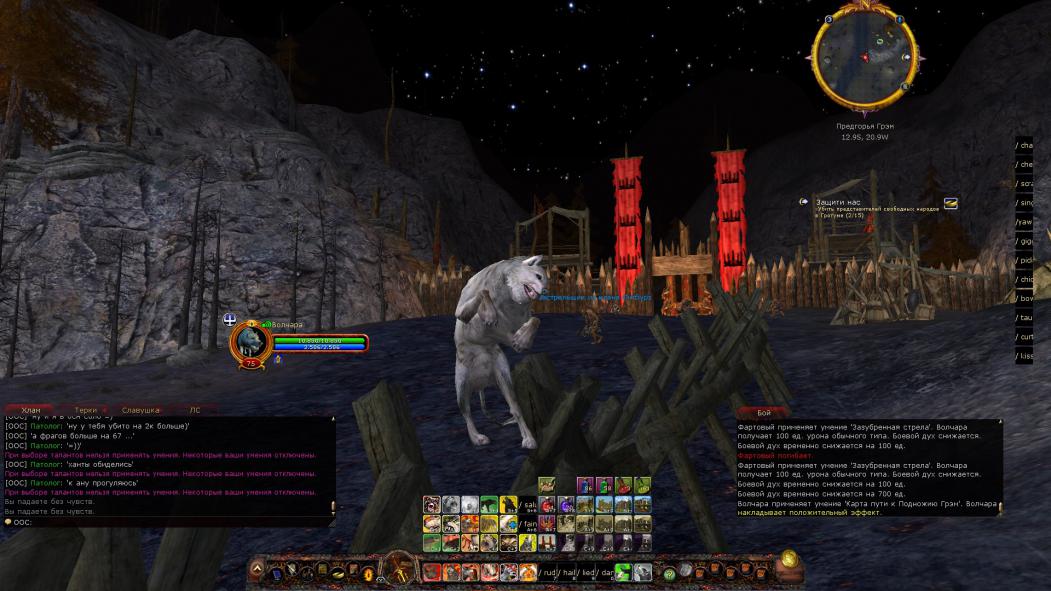Switch to the Хлан chat tab

click(31, 410)
